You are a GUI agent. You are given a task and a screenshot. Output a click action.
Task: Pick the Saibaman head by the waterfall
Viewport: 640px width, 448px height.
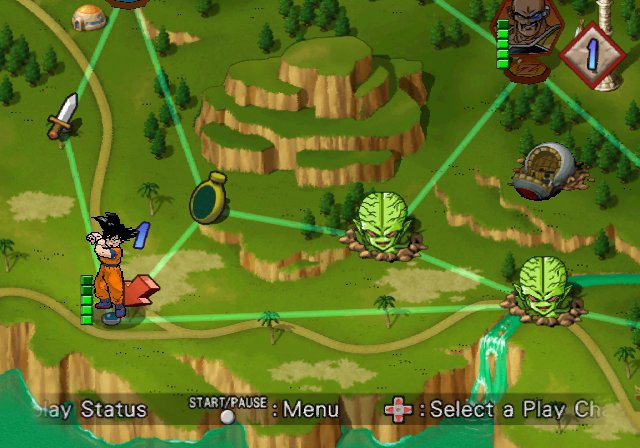pyautogui.click(x=539, y=288)
